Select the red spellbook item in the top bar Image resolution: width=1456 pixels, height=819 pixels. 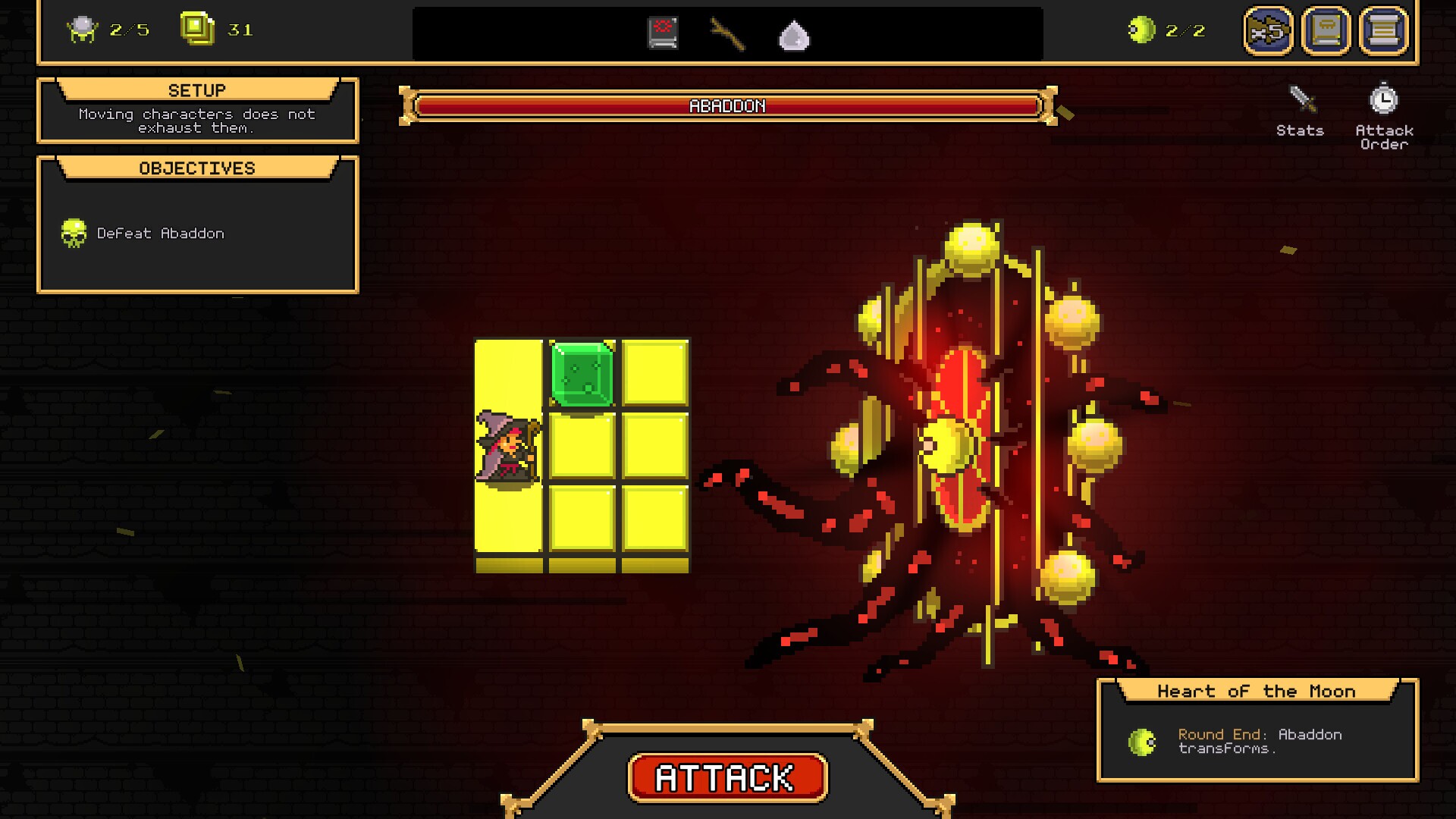[x=662, y=32]
